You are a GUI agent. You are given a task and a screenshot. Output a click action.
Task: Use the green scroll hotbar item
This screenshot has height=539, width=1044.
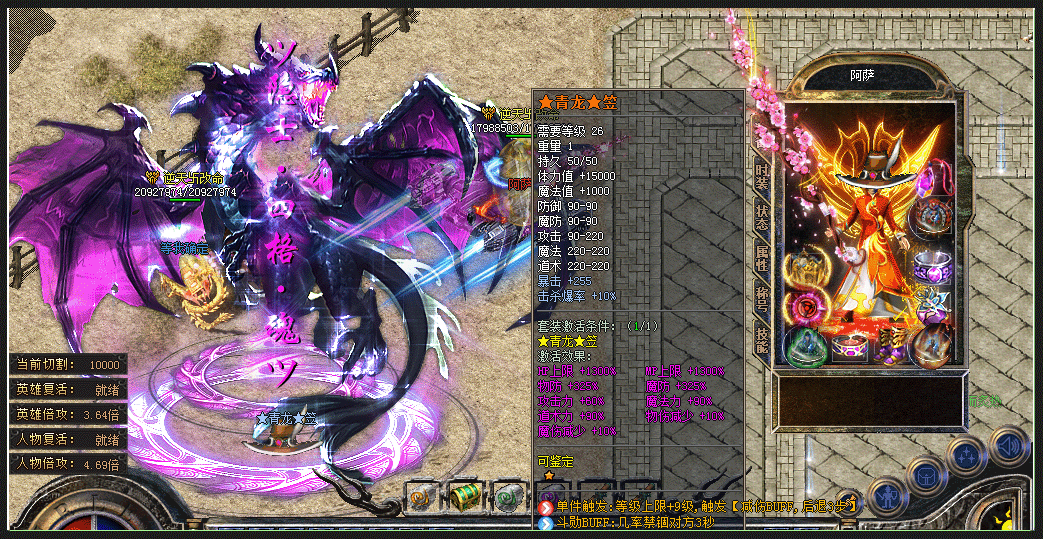pos(507,496)
